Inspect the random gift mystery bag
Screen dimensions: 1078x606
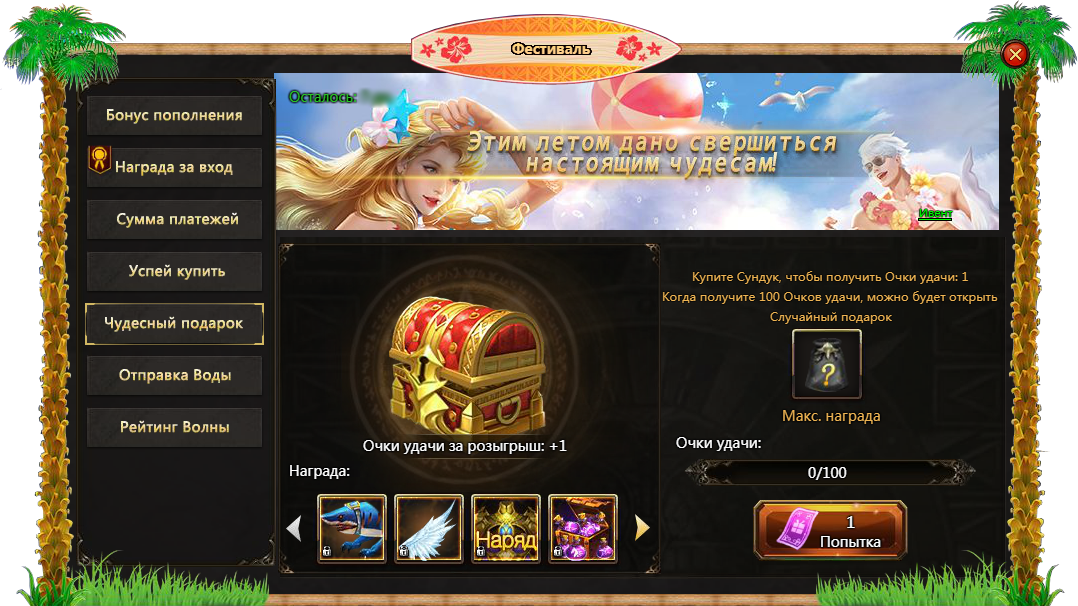click(x=827, y=365)
